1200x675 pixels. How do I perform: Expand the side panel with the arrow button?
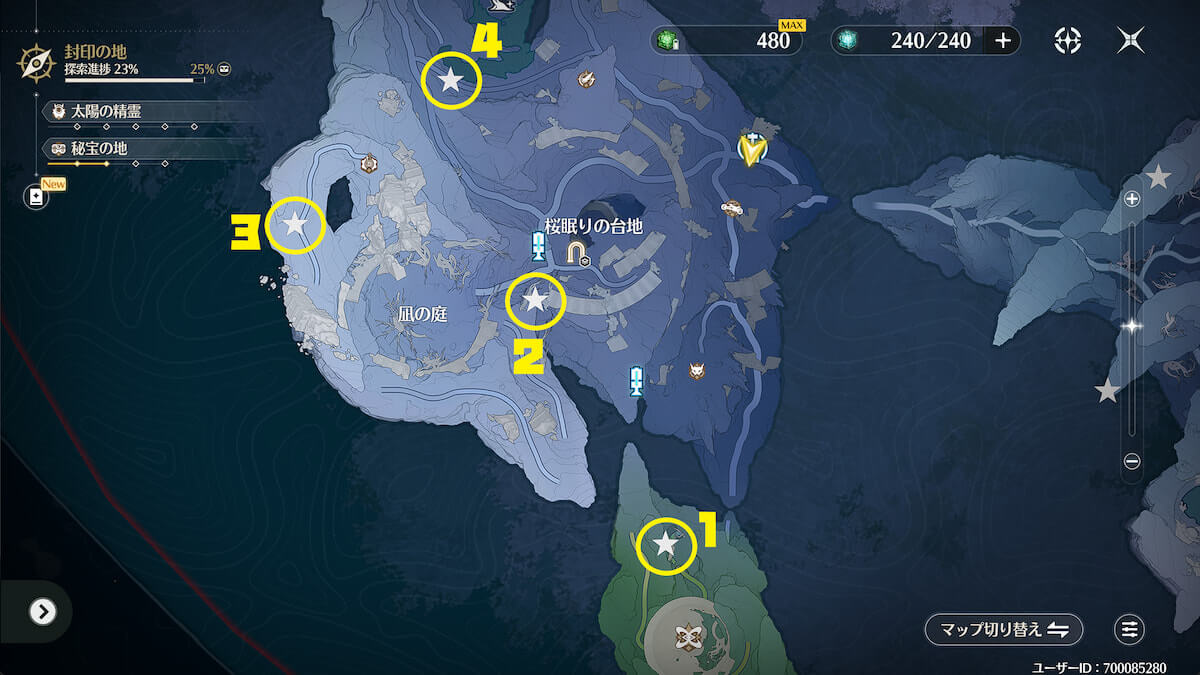tap(42, 611)
